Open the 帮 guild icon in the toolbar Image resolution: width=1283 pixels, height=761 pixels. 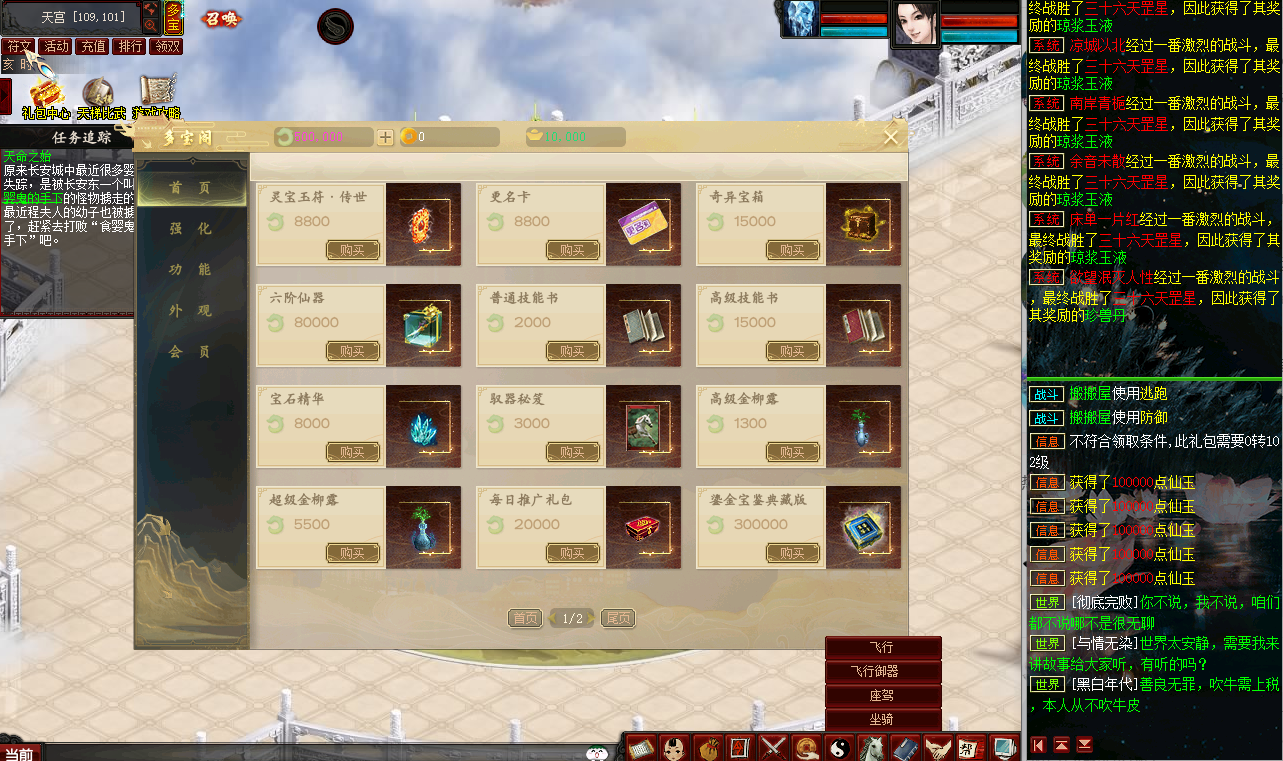(x=971, y=747)
